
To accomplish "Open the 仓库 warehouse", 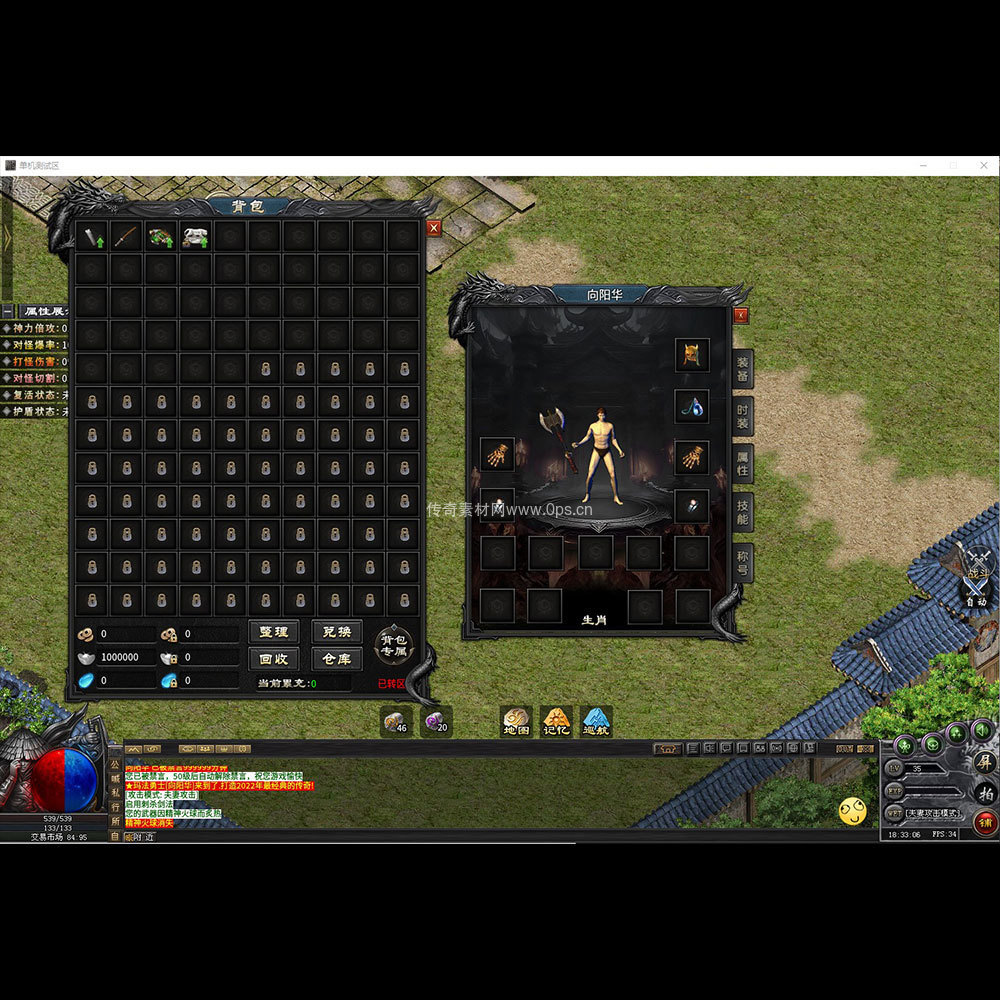I will tap(337, 659).
